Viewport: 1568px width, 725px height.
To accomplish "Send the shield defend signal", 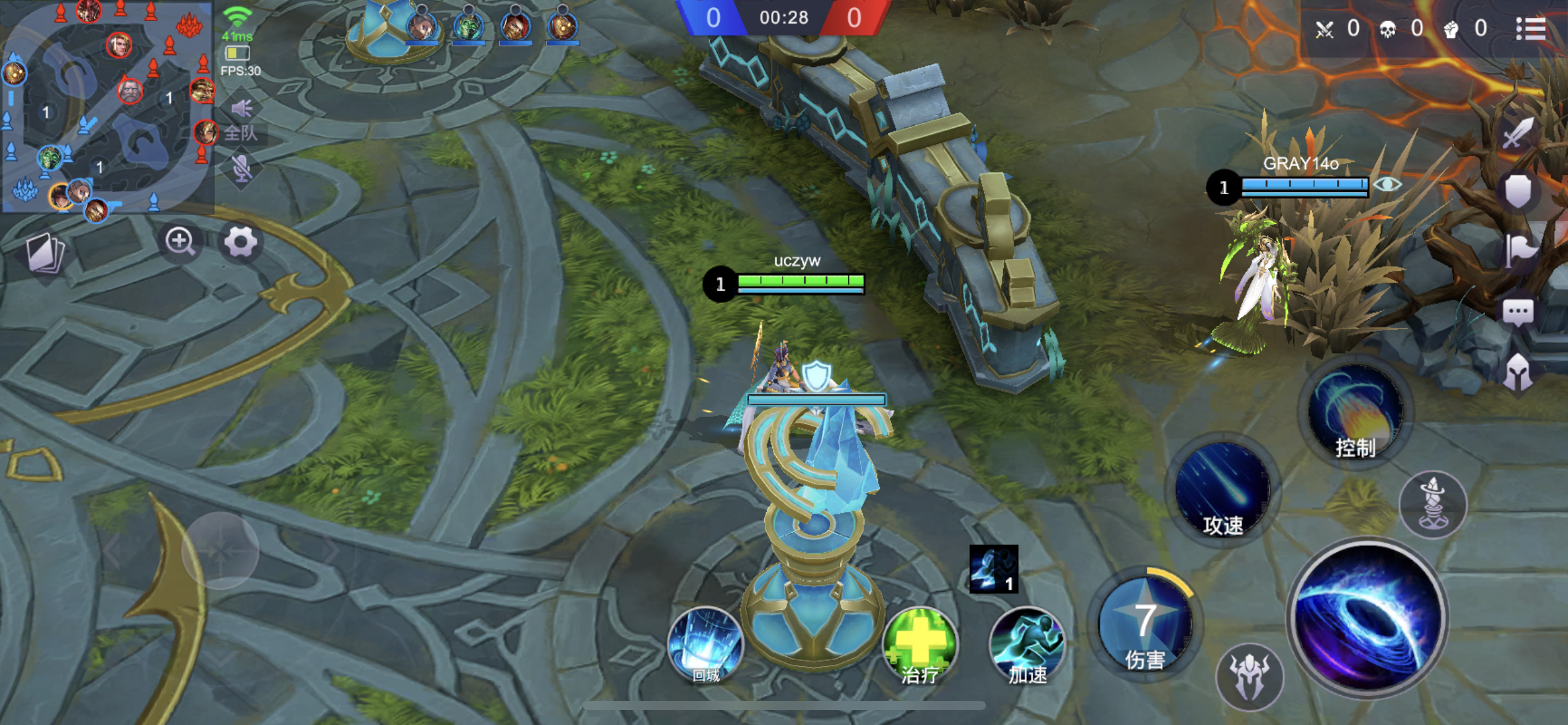I will coord(1518,191).
